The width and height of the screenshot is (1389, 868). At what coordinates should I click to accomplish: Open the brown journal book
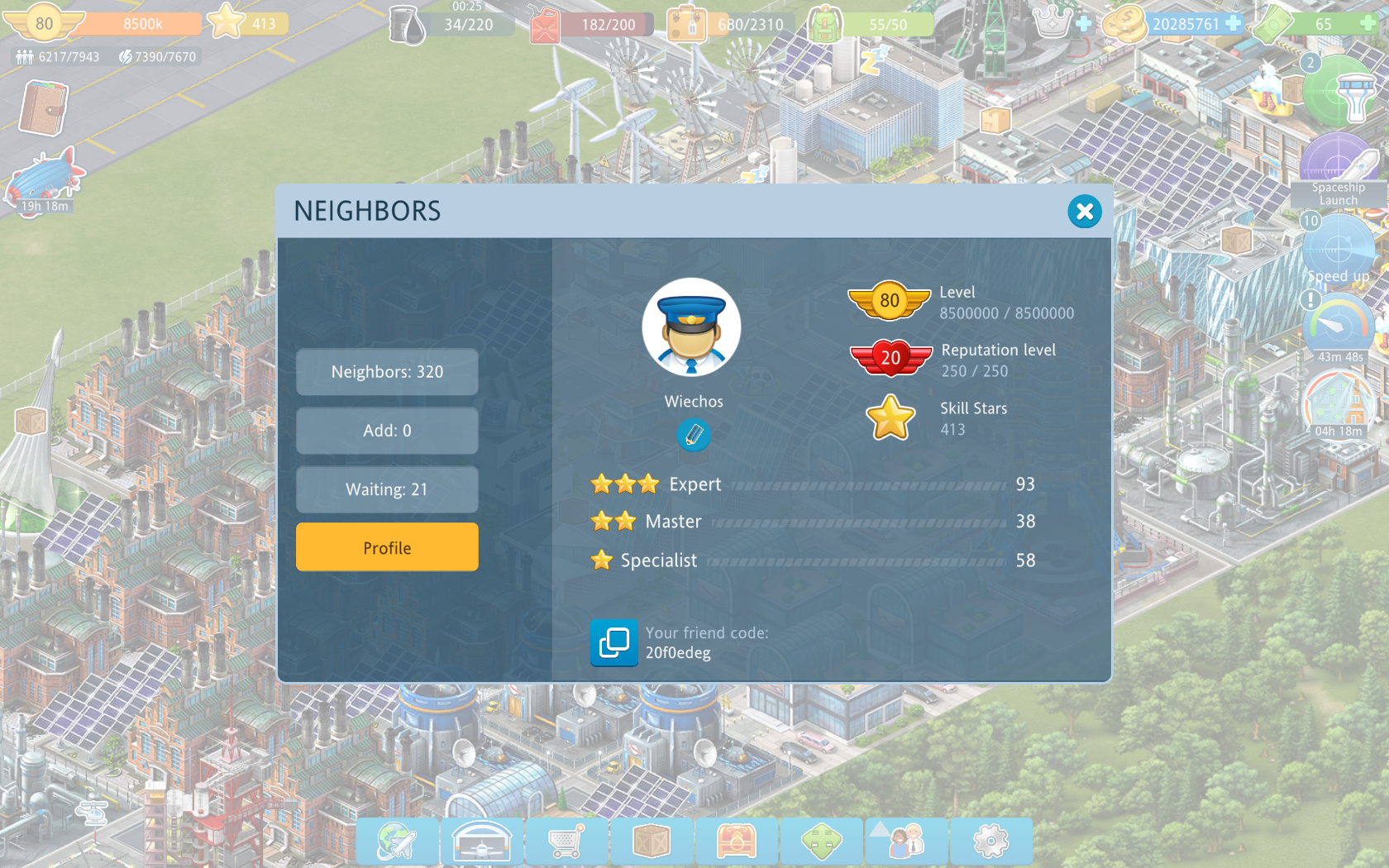click(43, 108)
